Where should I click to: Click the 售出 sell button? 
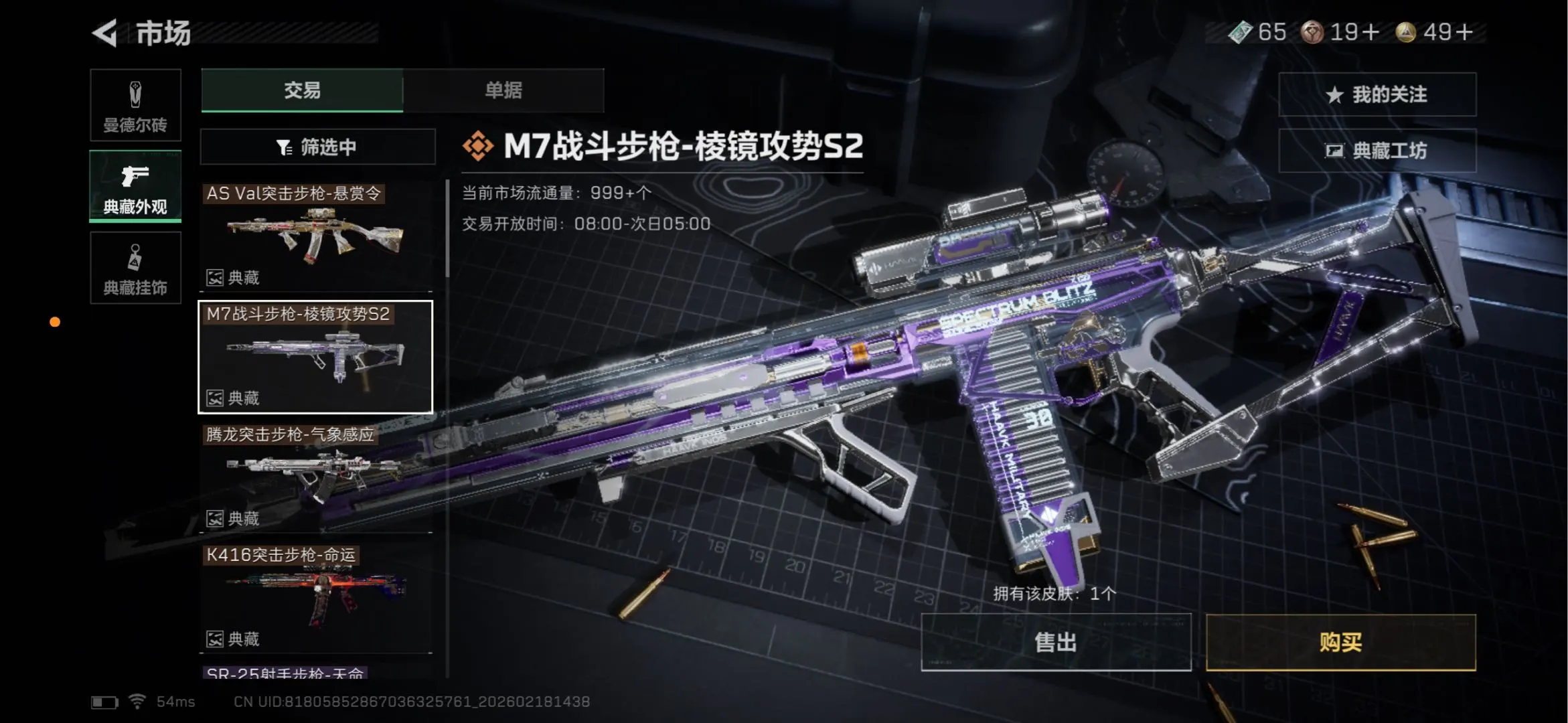coord(1056,642)
